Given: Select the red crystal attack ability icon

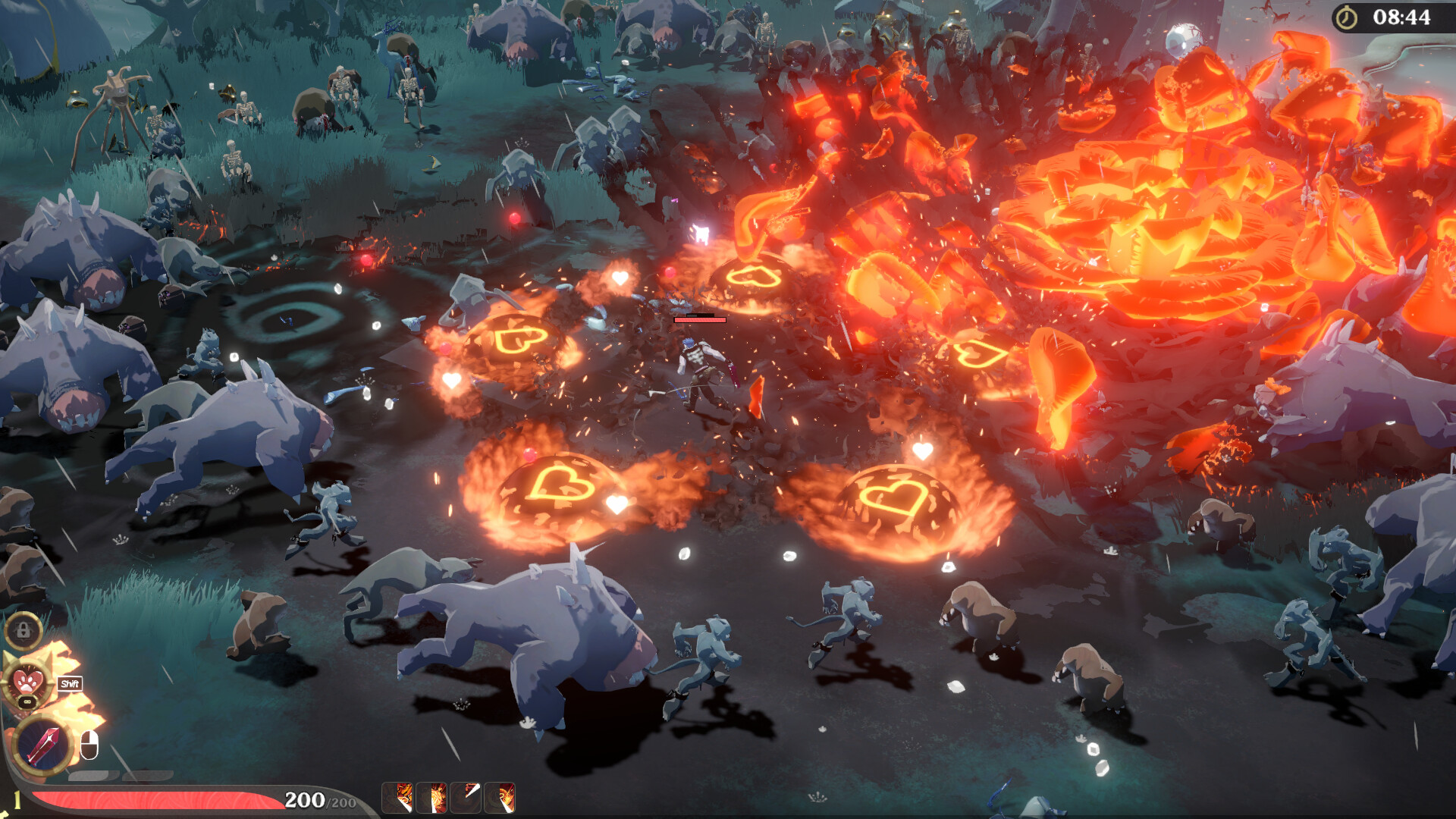Looking at the screenshot, I should 42,744.
